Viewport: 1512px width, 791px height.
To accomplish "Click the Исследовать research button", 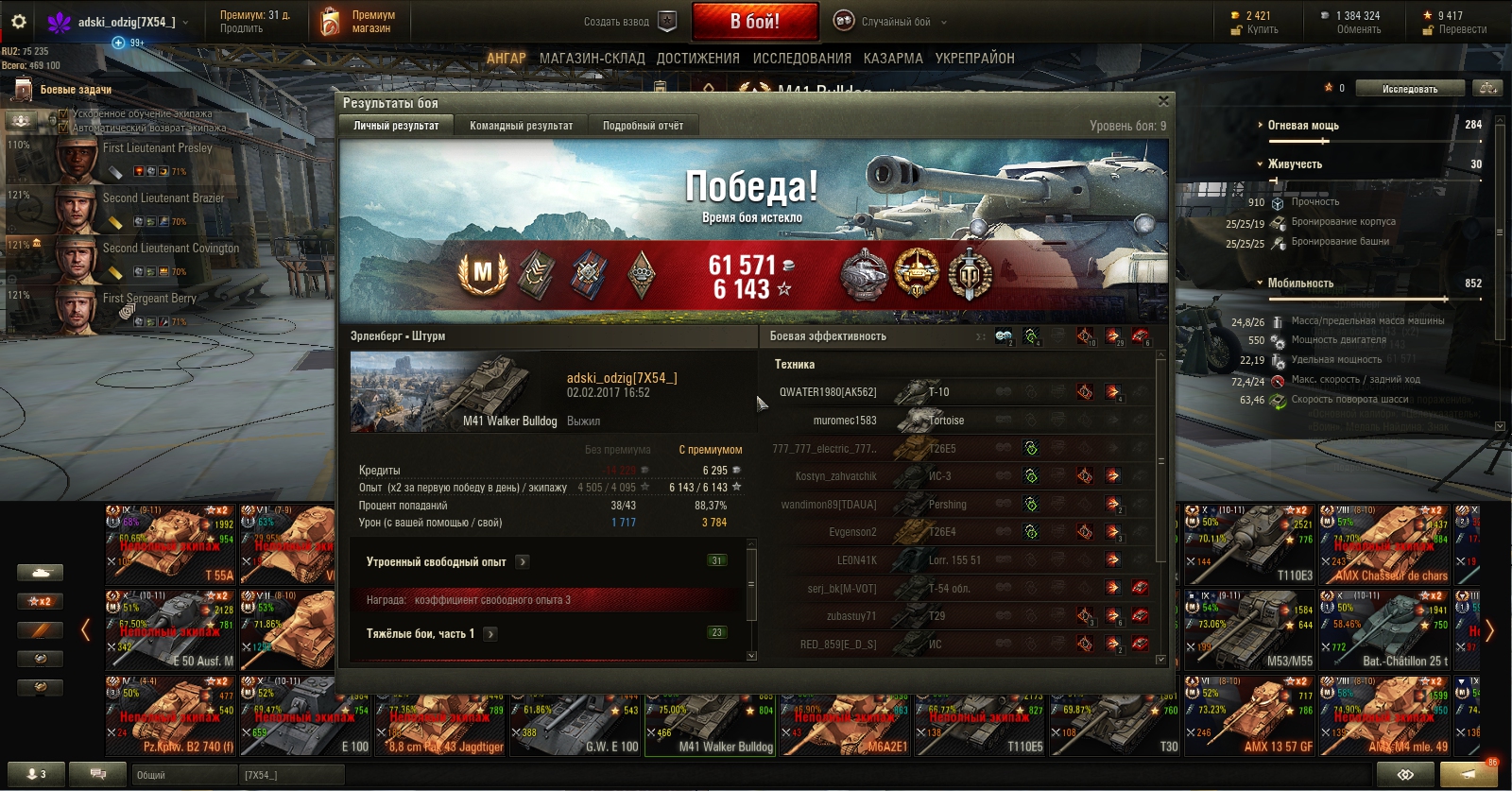I will click(1410, 89).
